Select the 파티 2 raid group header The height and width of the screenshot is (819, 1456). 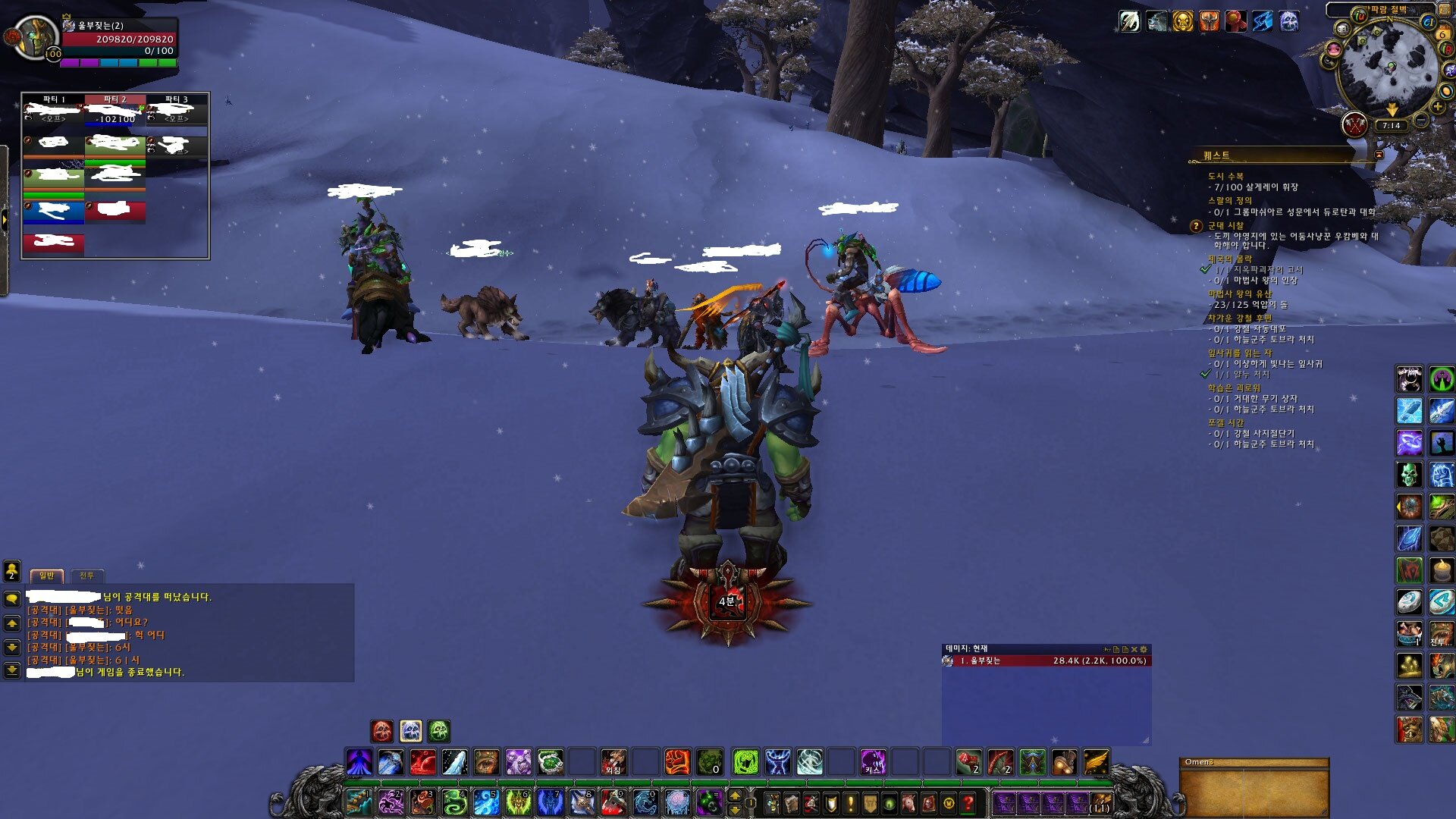(115, 99)
